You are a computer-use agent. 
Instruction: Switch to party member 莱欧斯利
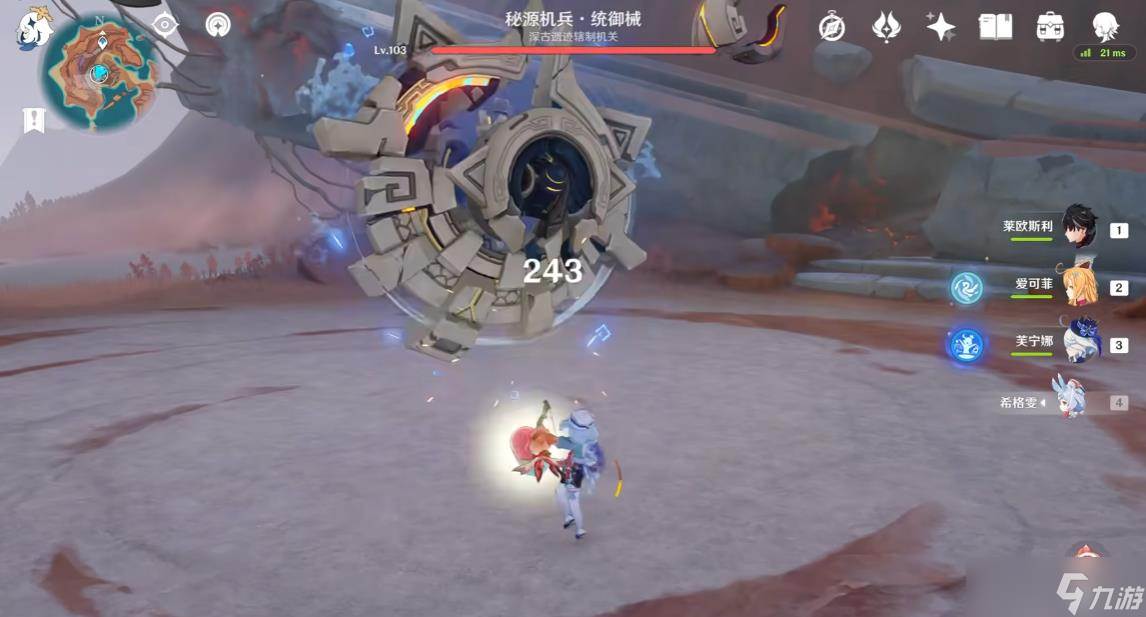[x=1078, y=228]
